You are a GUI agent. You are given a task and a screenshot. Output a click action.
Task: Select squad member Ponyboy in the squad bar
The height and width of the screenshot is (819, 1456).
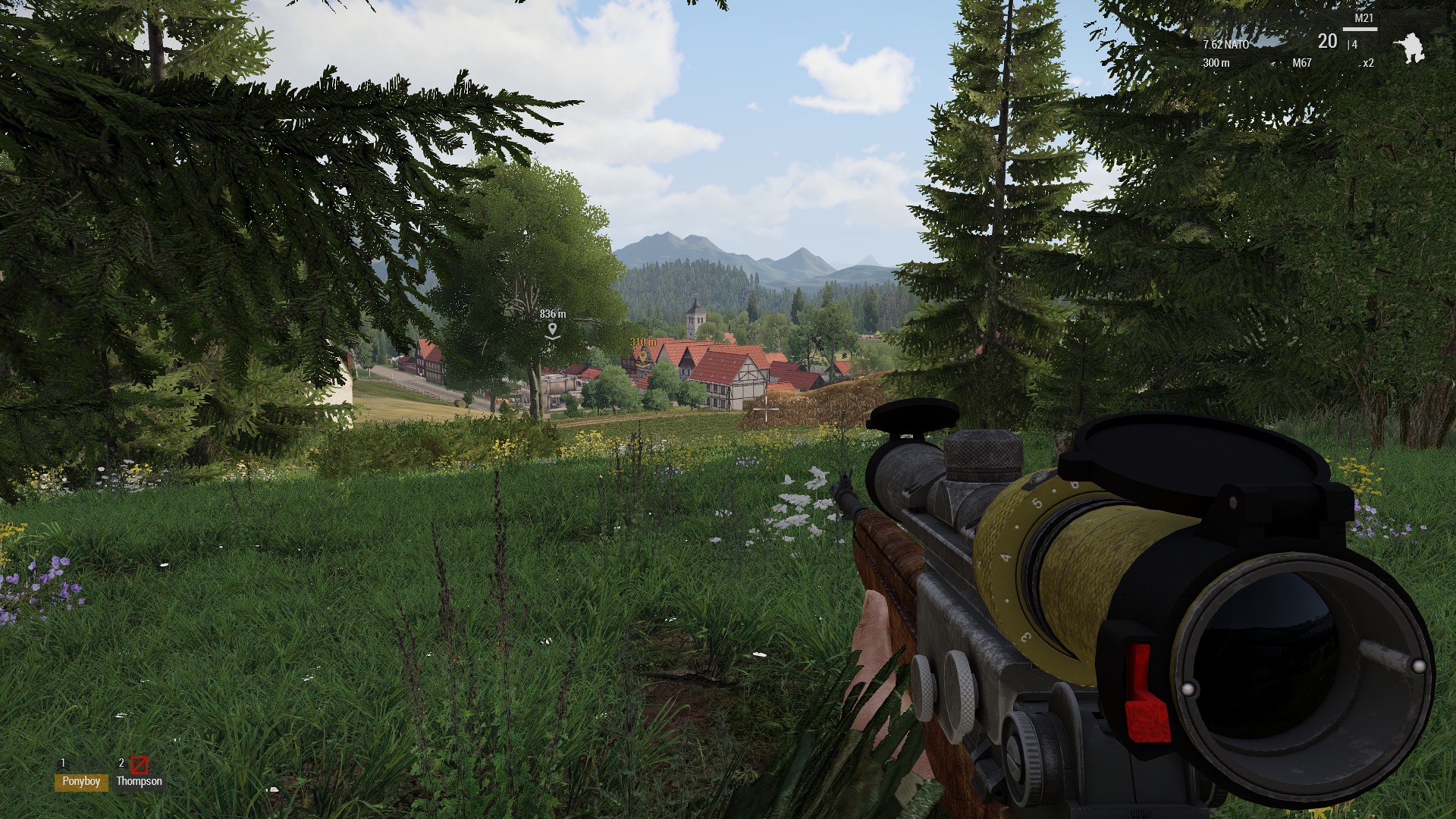click(x=81, y=781)
